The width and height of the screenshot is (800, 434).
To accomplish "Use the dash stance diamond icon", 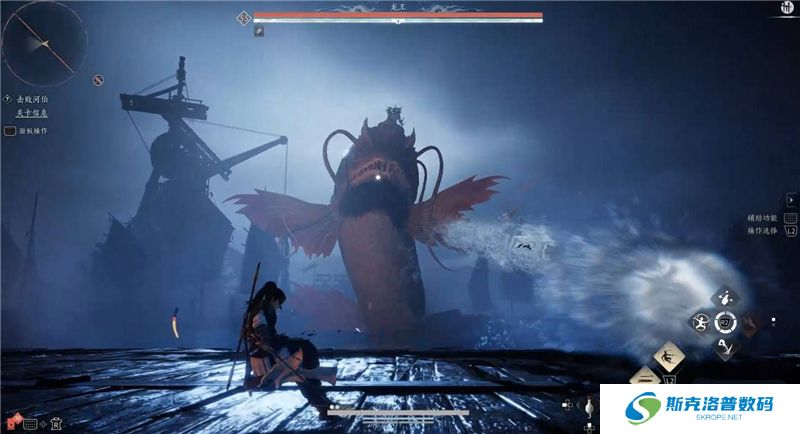I will [669, 356].
